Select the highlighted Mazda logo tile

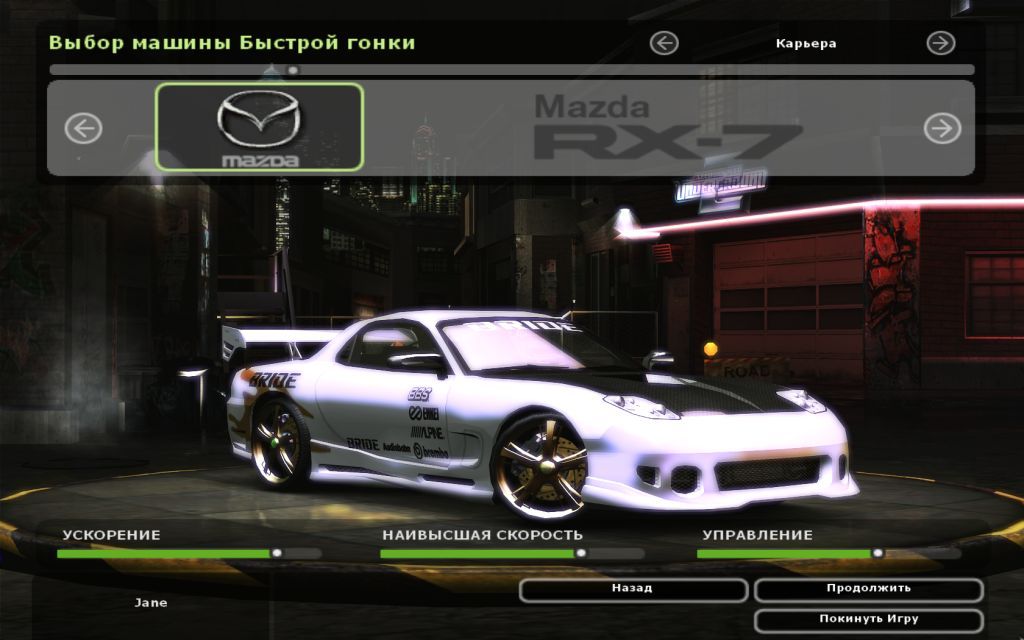259,127
